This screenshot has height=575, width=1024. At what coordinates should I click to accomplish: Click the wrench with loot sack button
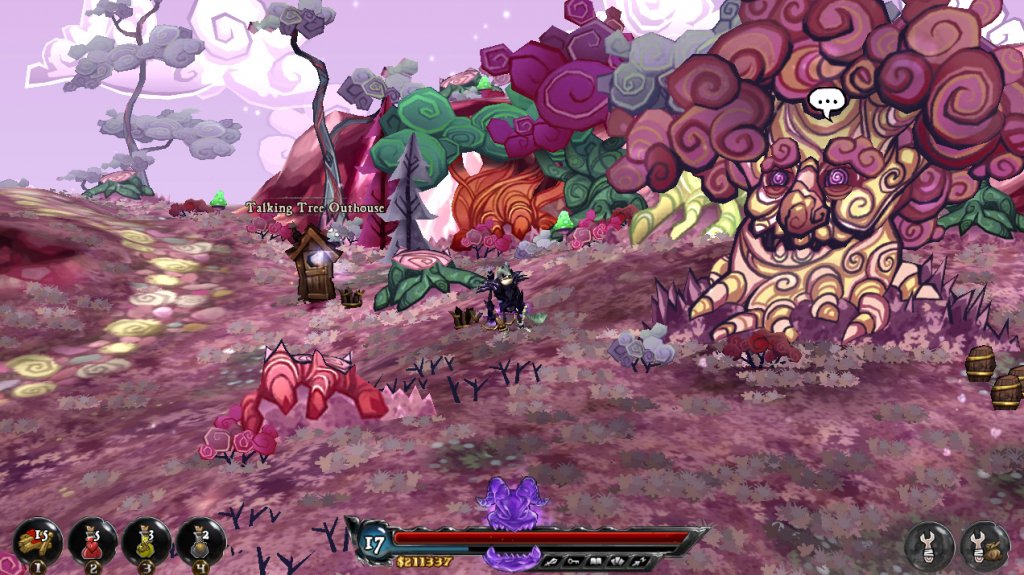(985, 546)
